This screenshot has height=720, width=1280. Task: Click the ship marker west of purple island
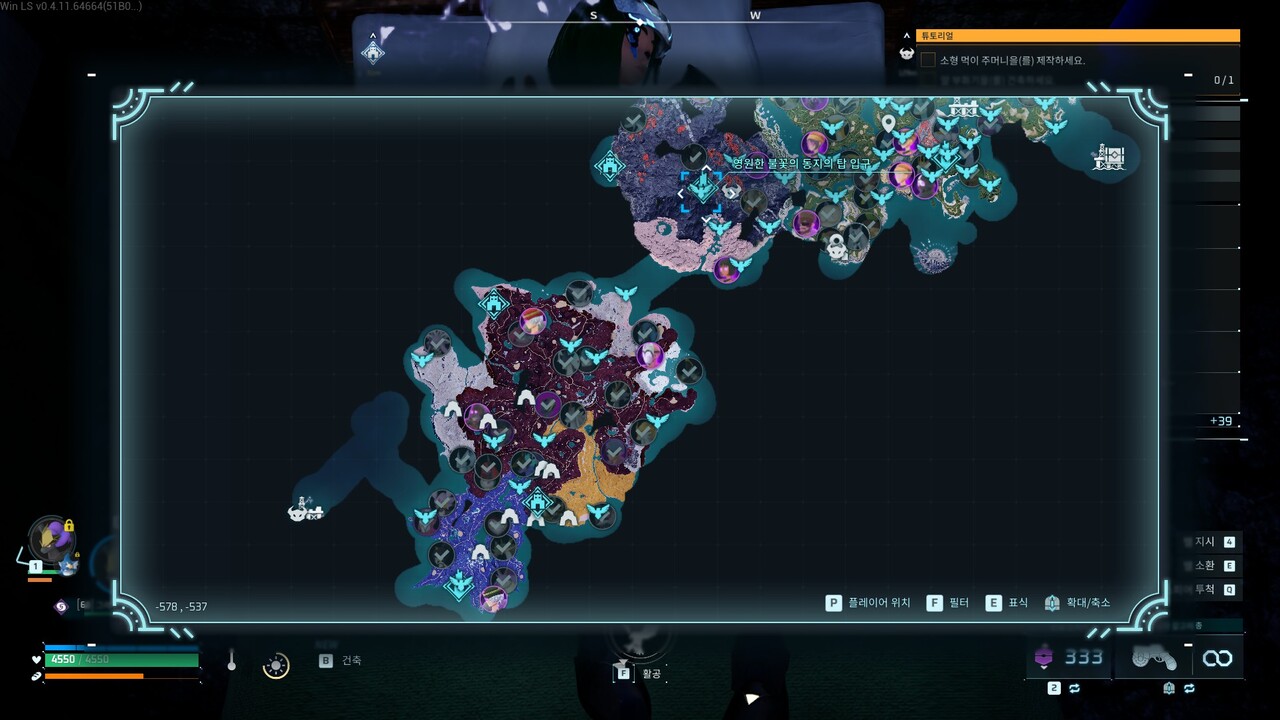pyautogui.click(x=305, y=509)
